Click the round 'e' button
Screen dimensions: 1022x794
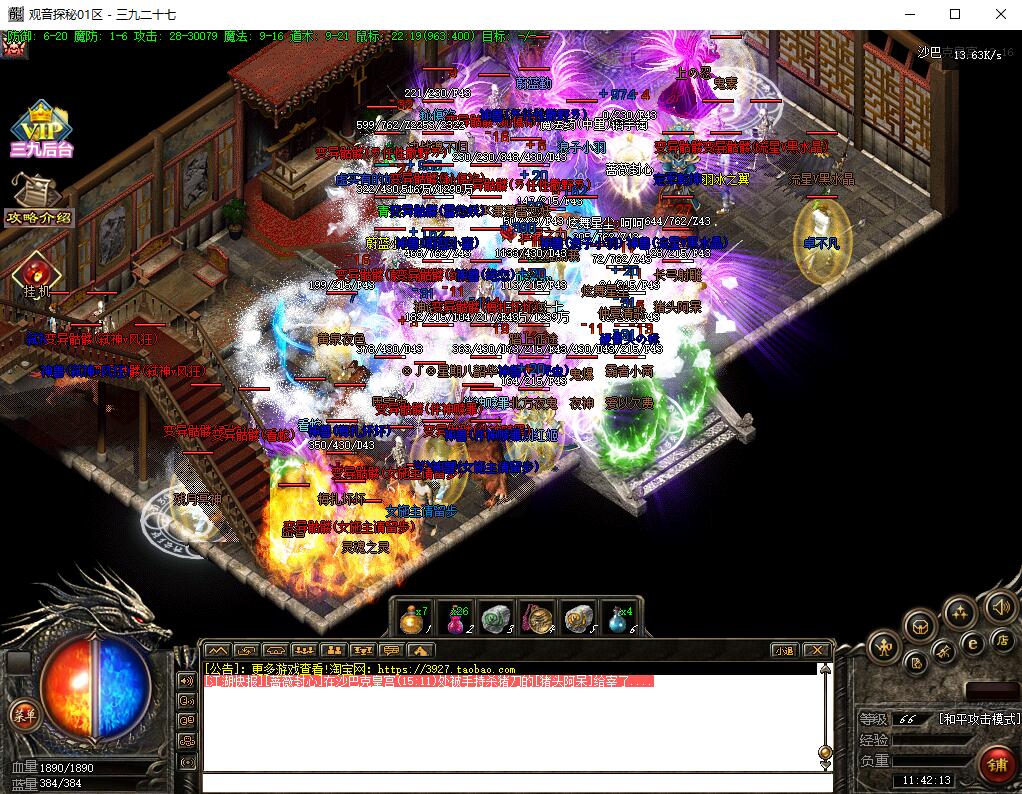pos(971,643)
